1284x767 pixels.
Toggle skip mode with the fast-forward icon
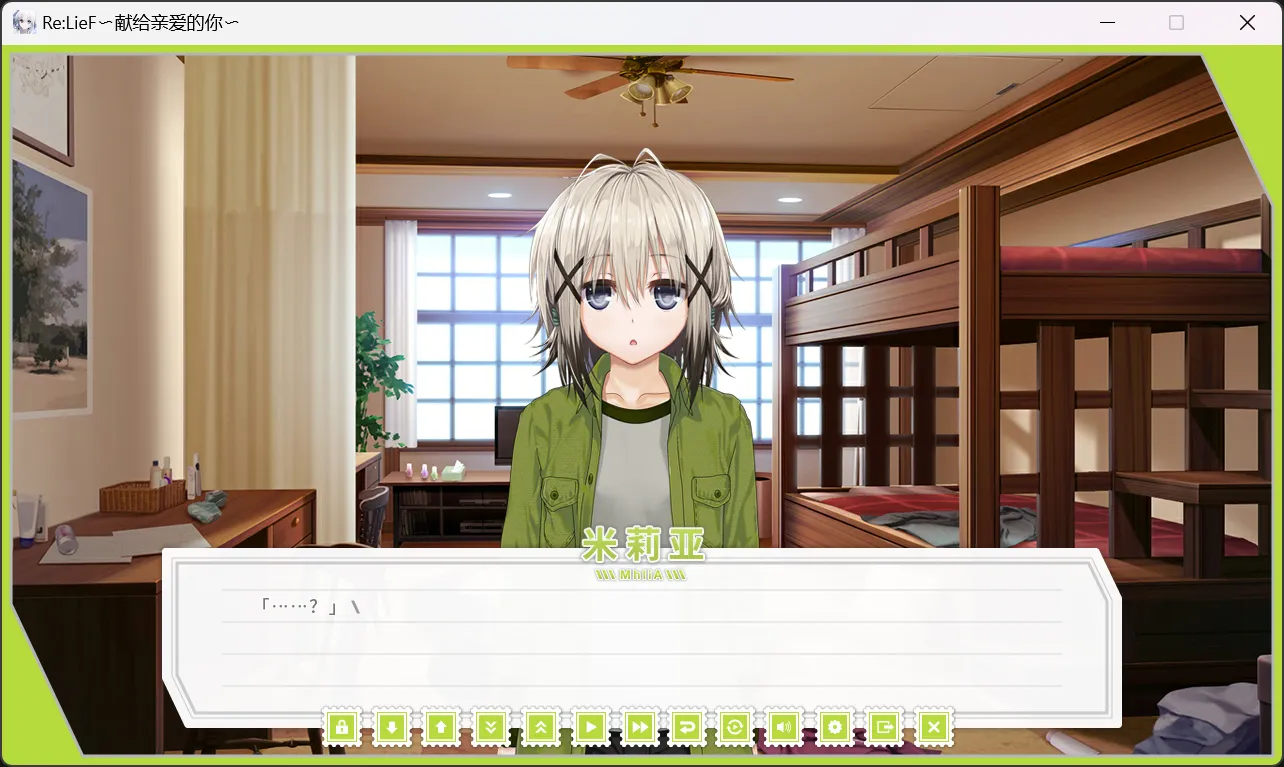pos(639,727)
